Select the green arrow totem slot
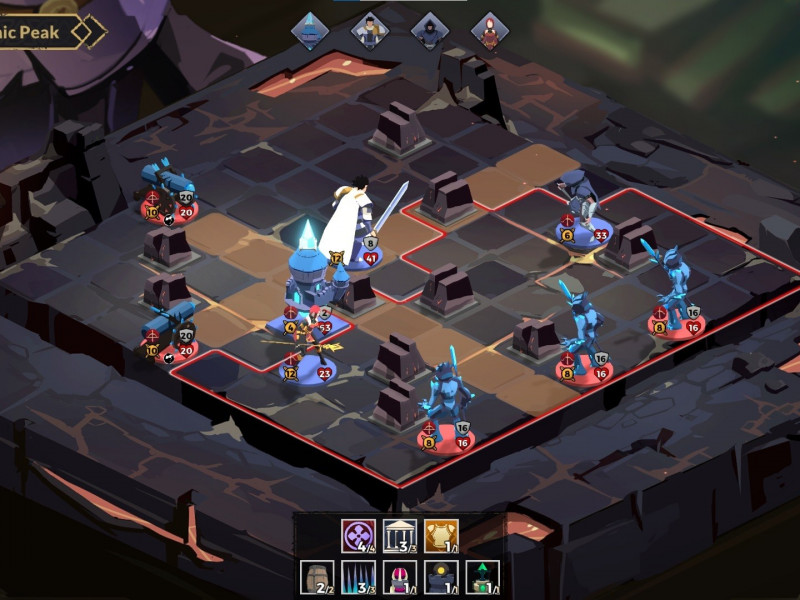The height and width of the screenshot is (600, 800). point(482,577)
